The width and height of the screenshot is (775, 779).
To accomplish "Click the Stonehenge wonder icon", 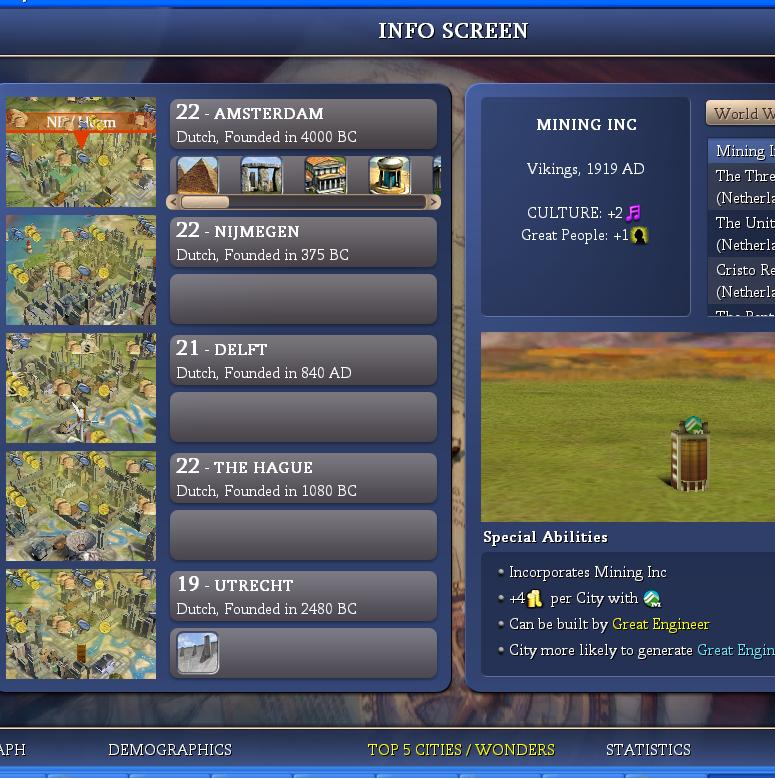I will (x=261, y=175).
